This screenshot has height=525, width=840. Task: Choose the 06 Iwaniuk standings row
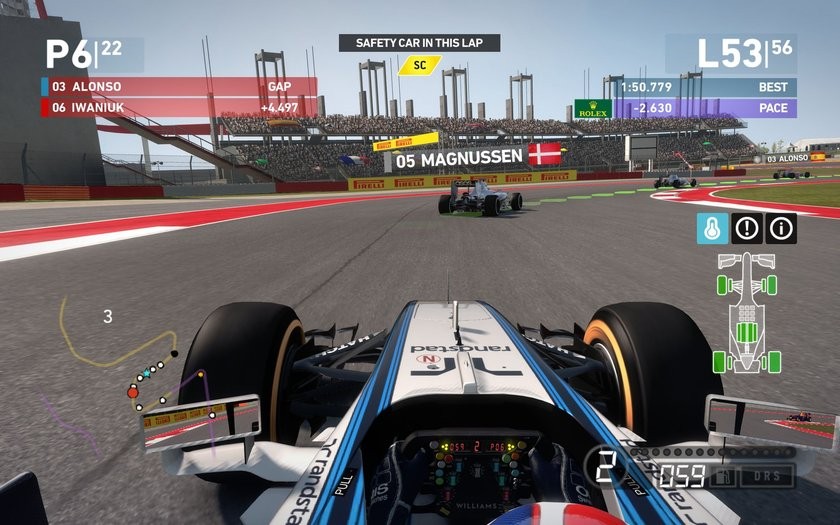[x=178, y=108]
